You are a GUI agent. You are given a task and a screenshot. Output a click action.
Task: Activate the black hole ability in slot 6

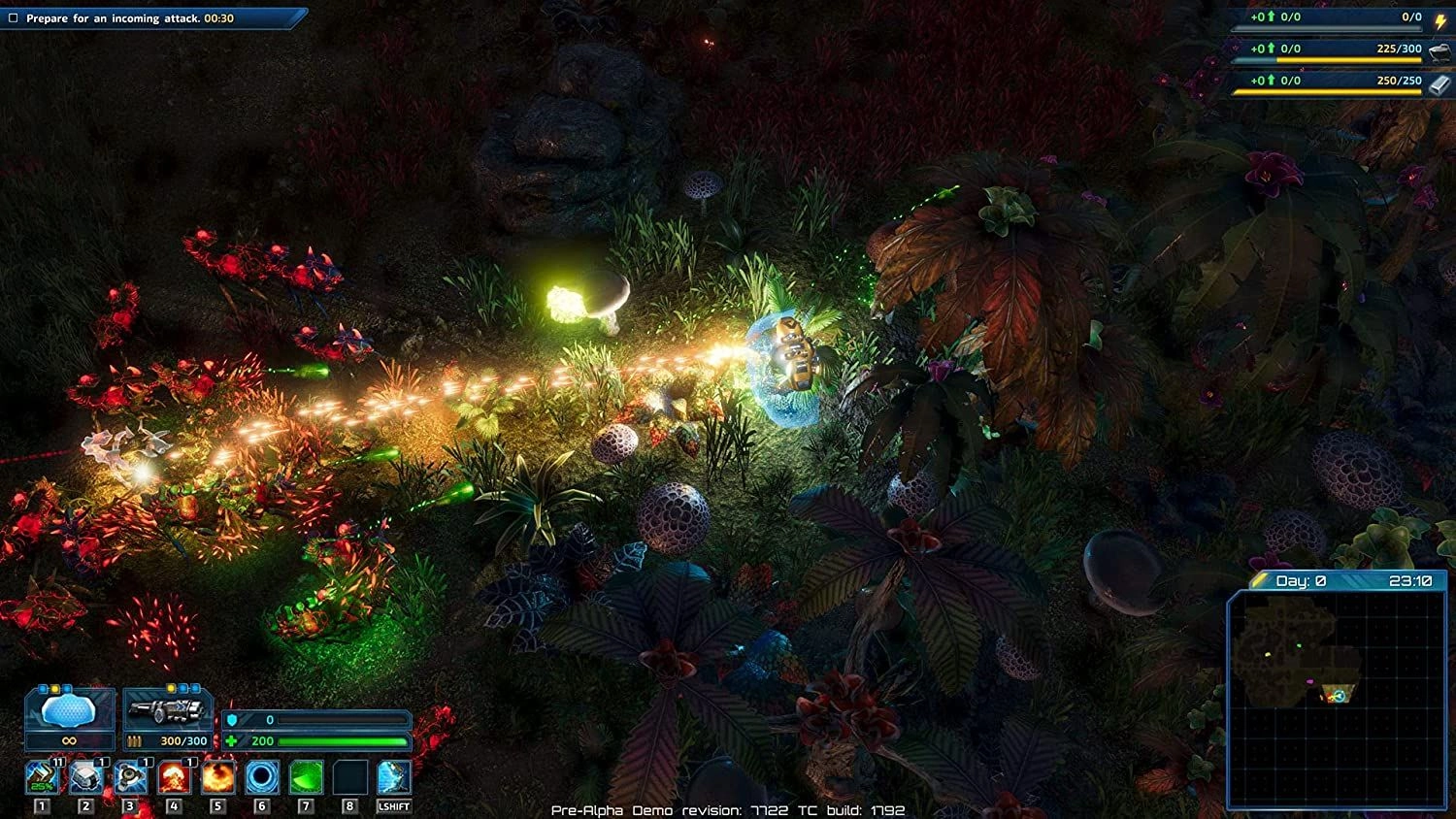pos(260,775)
